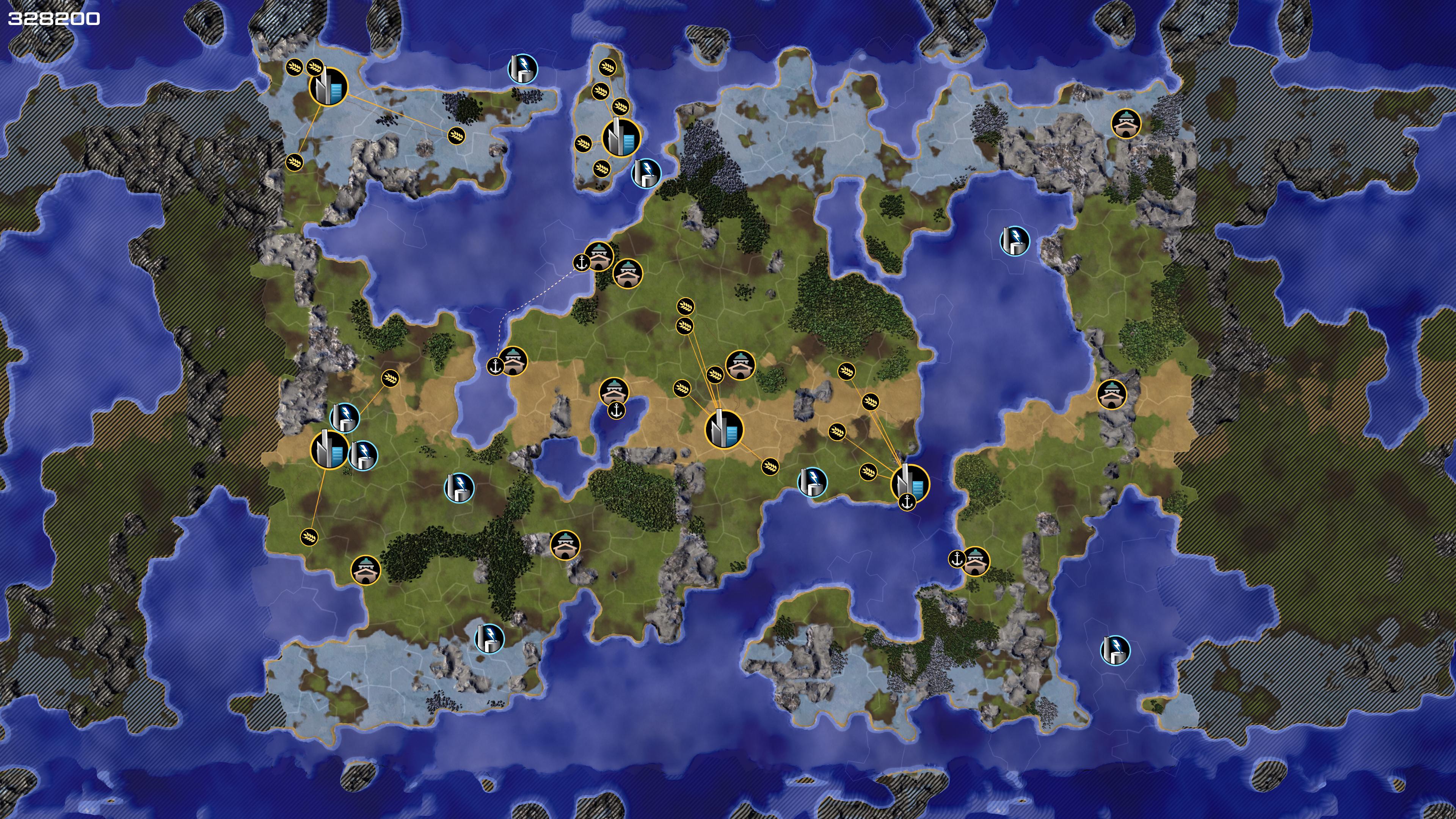Click the power plant marker touching the island city
Viewport: 1456px width, 819px height.
645,173
